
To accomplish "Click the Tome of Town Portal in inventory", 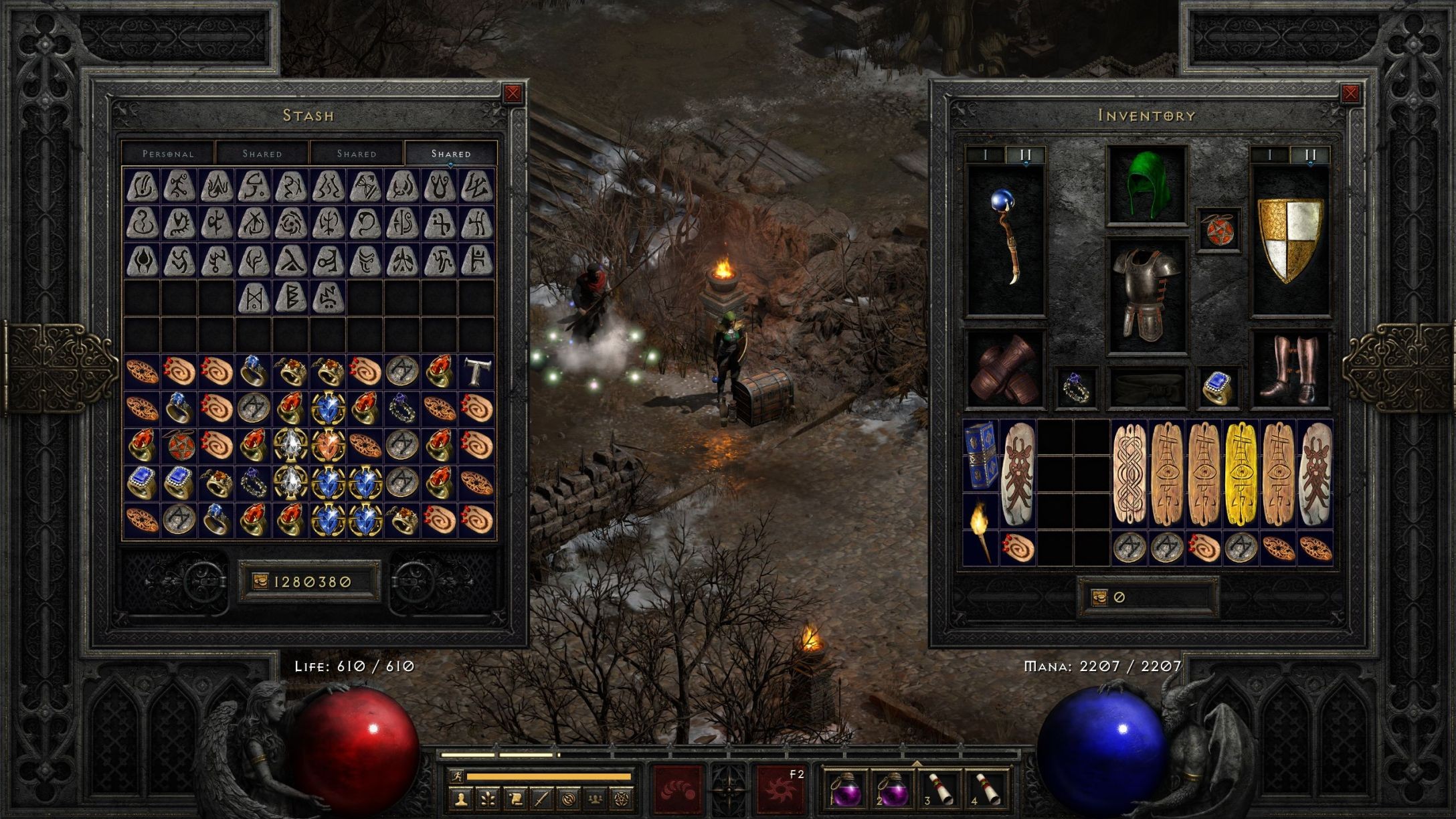I will coord(981,456).
